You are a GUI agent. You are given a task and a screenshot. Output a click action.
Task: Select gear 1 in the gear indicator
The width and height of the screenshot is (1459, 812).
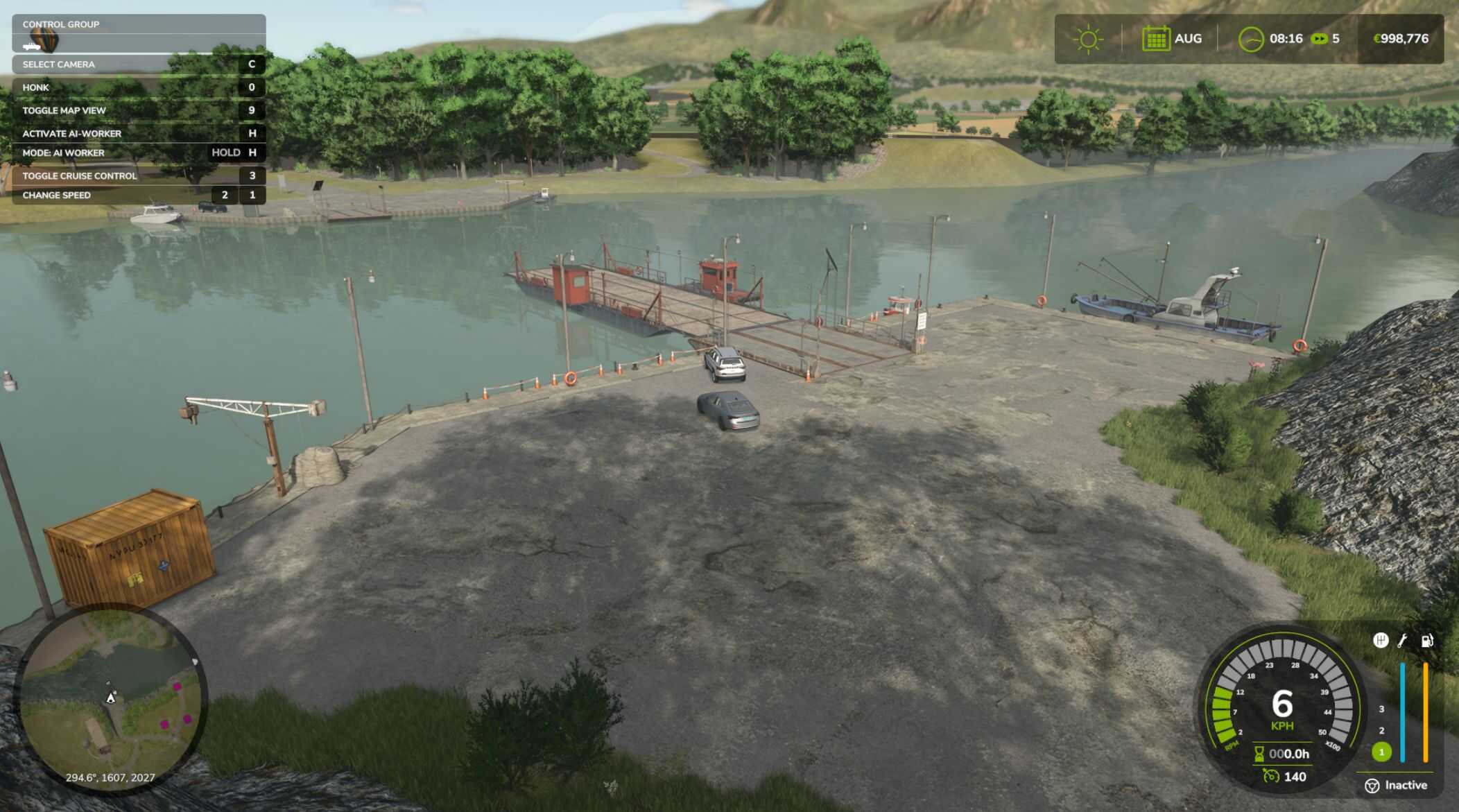pos(1381,753)
